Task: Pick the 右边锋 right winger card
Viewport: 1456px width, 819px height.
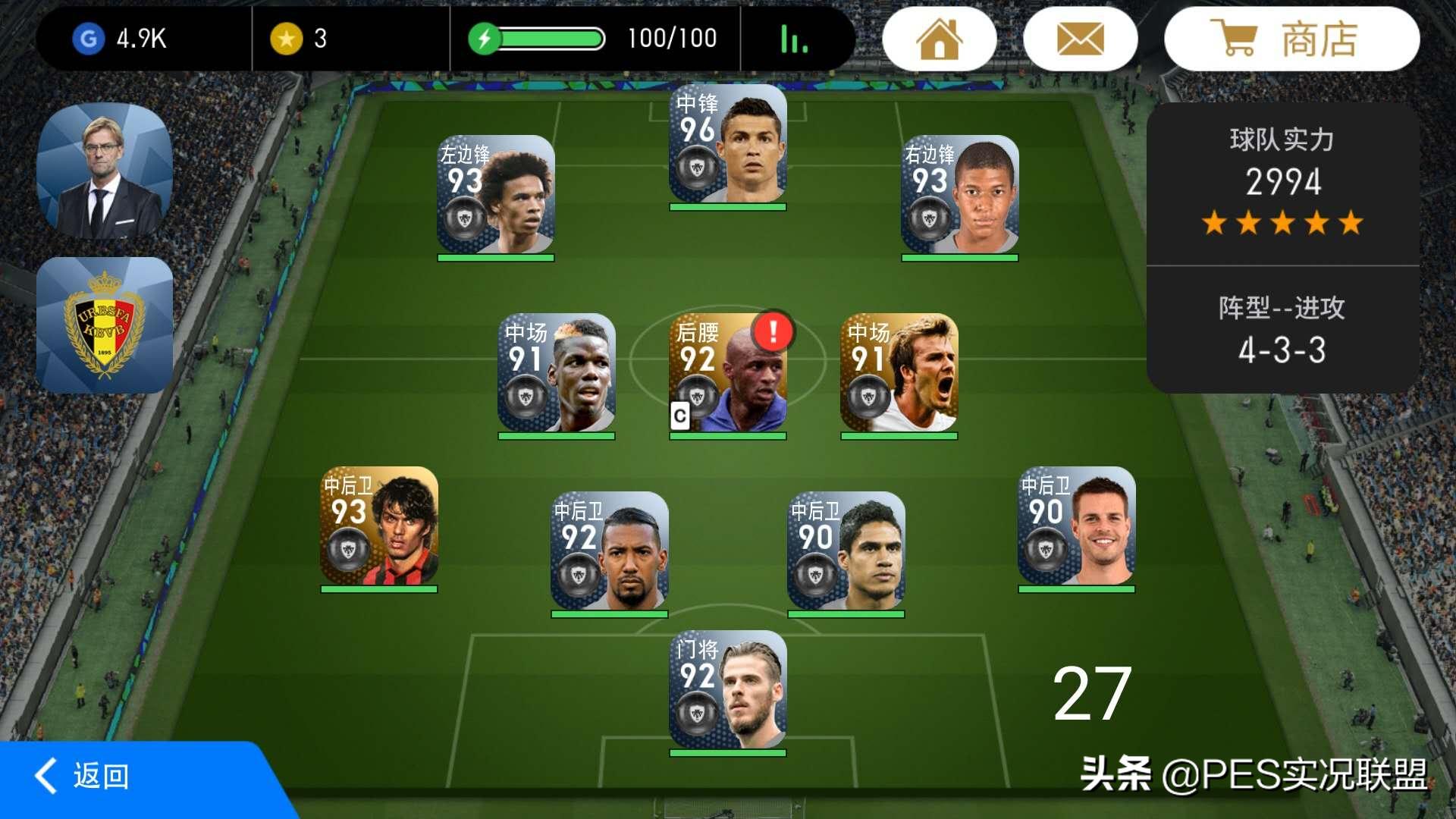Action: point(959,196)
